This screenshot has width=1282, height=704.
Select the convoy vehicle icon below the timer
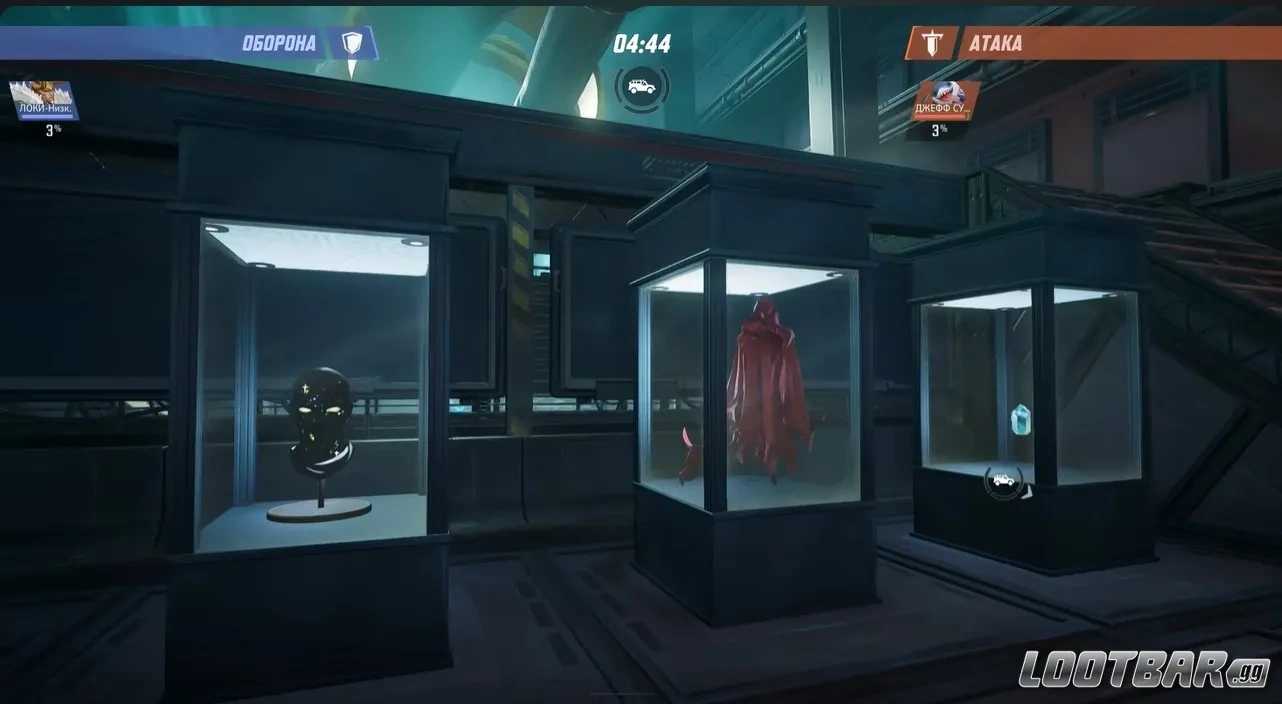coord(641,87)
